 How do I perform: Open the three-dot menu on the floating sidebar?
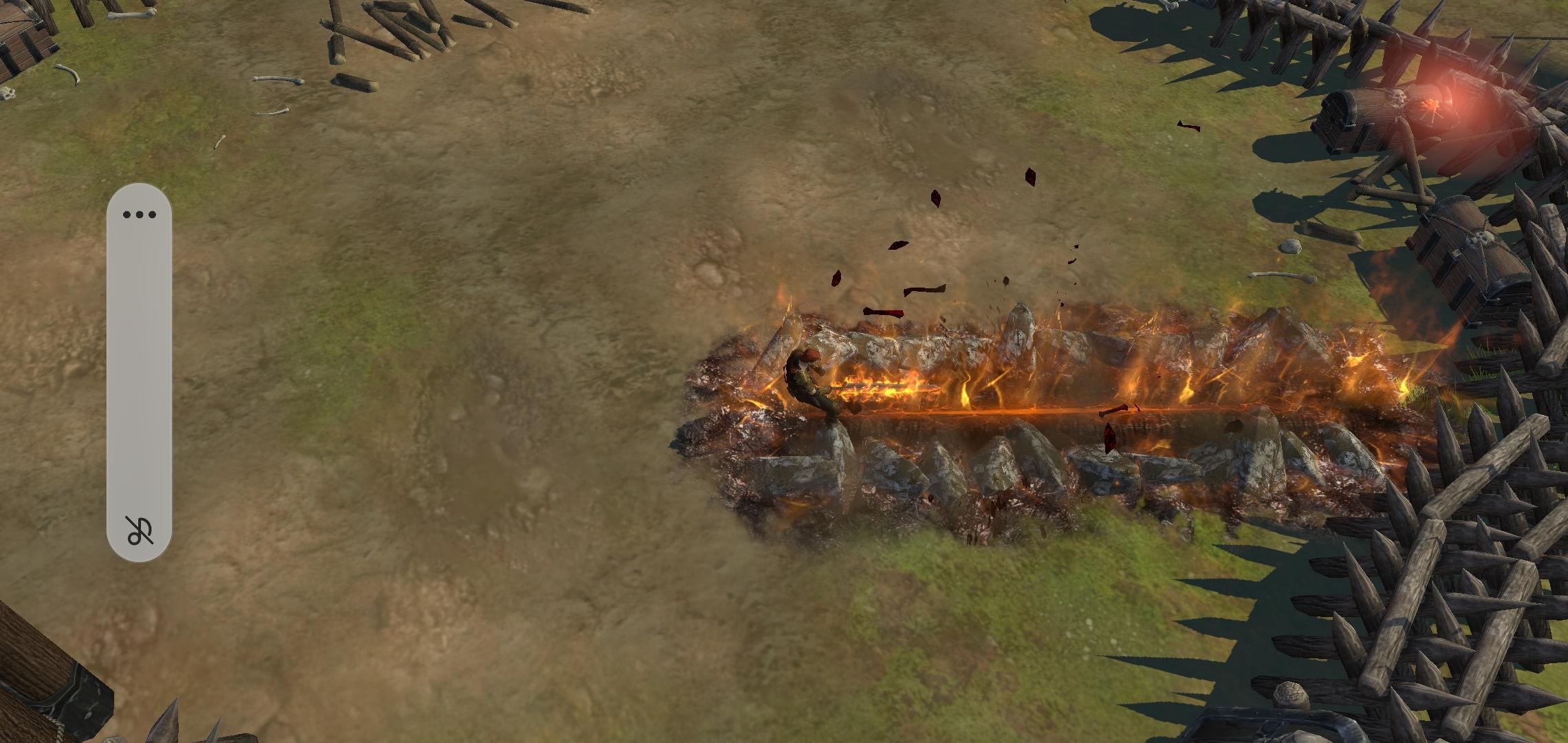pyautogui.click(x=140, y=213)
